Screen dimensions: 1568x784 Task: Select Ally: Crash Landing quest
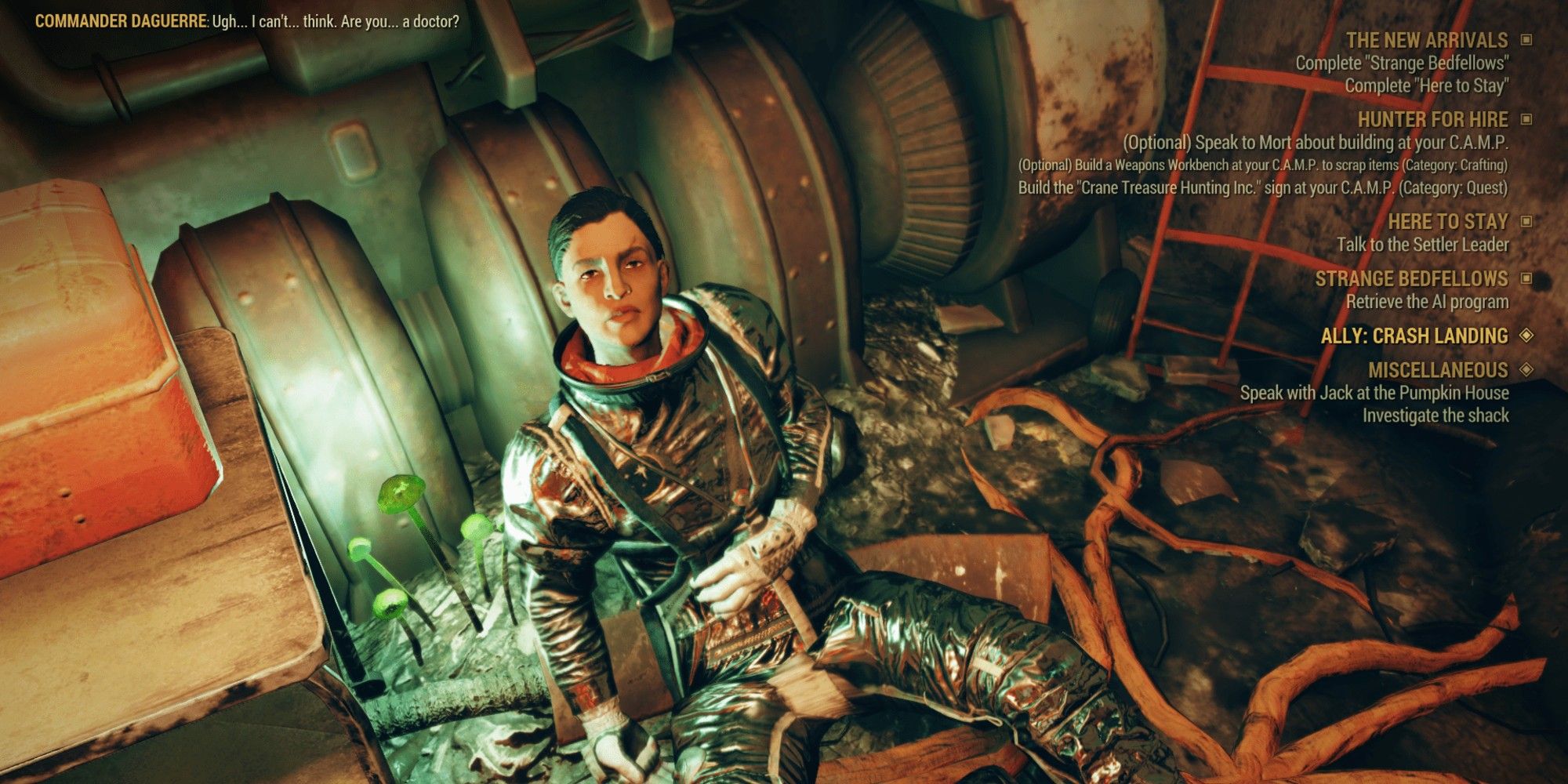click(1414, 336)
